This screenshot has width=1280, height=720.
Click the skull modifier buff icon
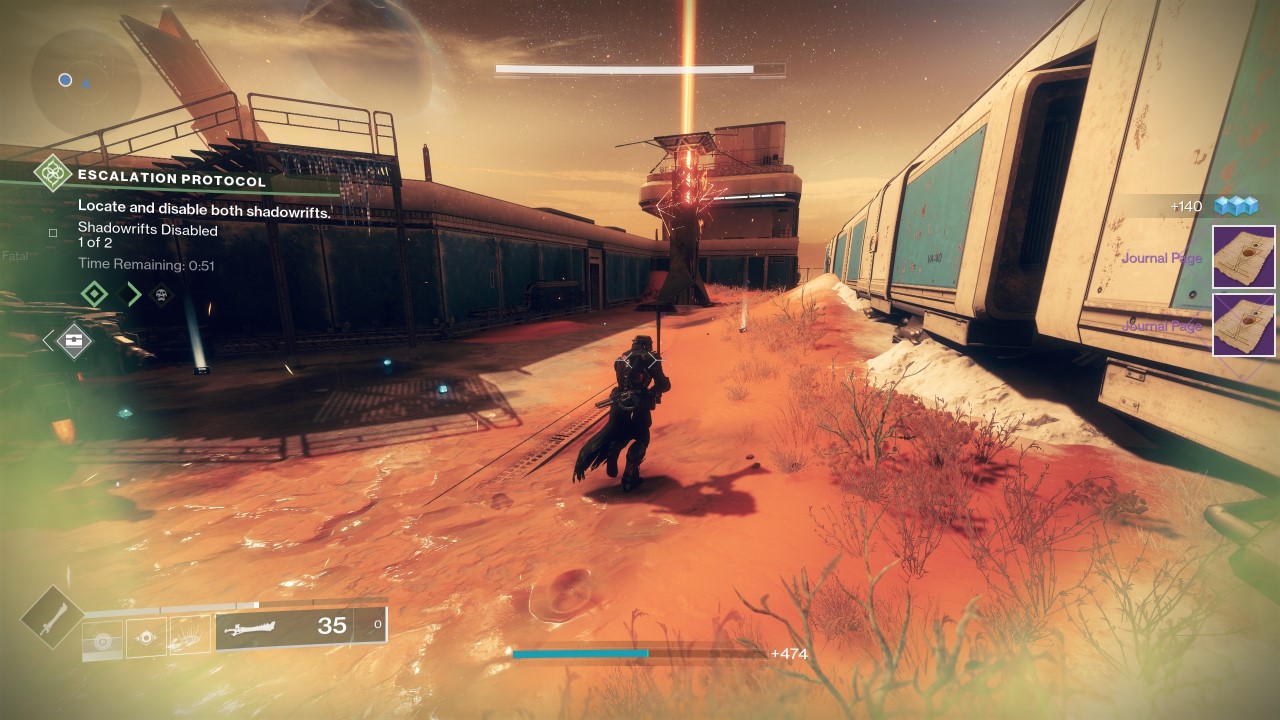[162, 295]
